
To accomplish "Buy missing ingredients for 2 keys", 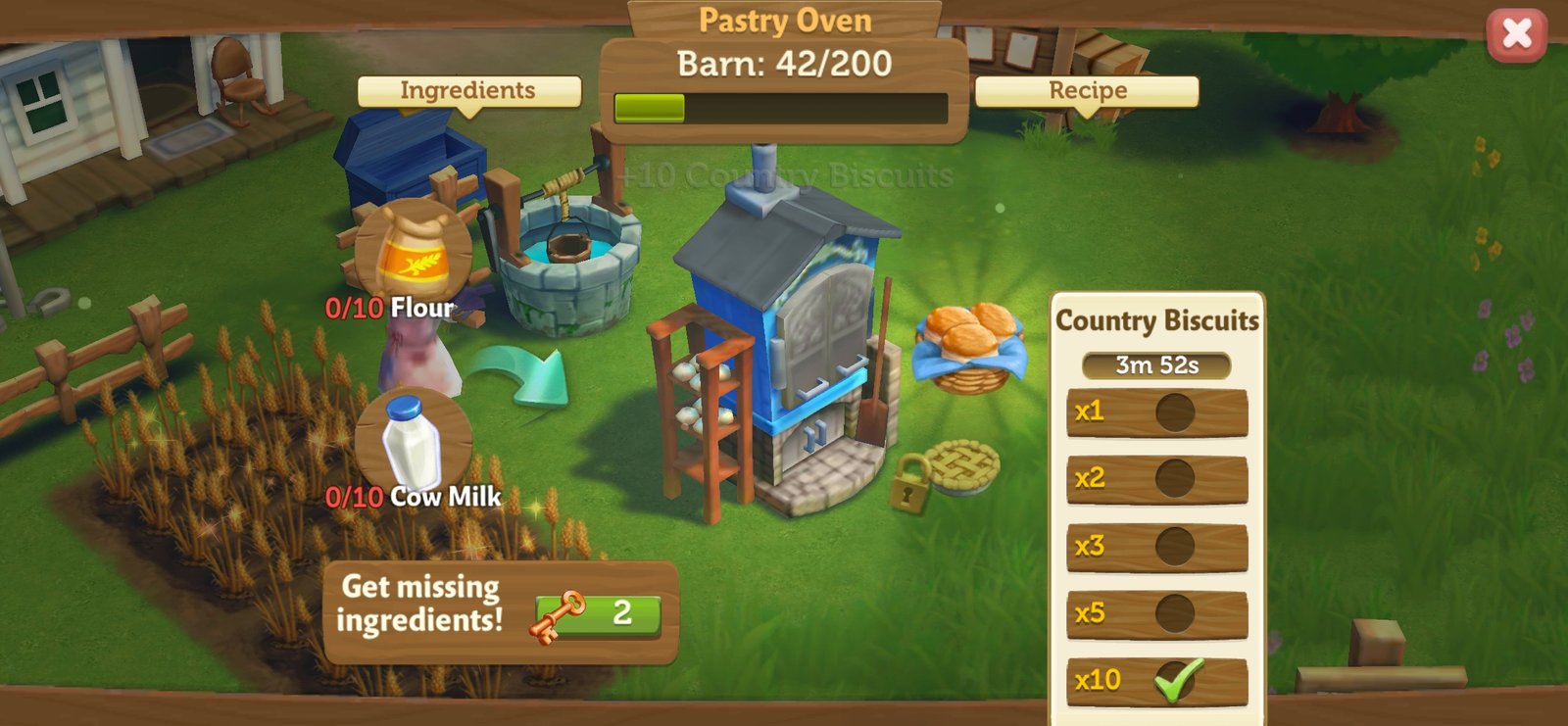I will (x=597, y=615).
